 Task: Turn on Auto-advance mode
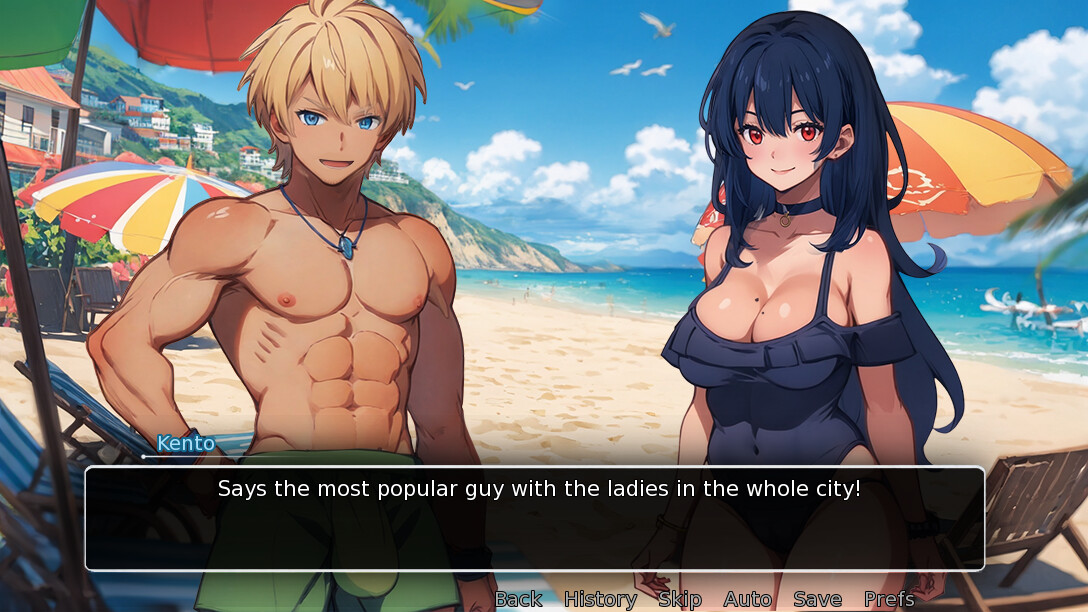tap(747, 599)
